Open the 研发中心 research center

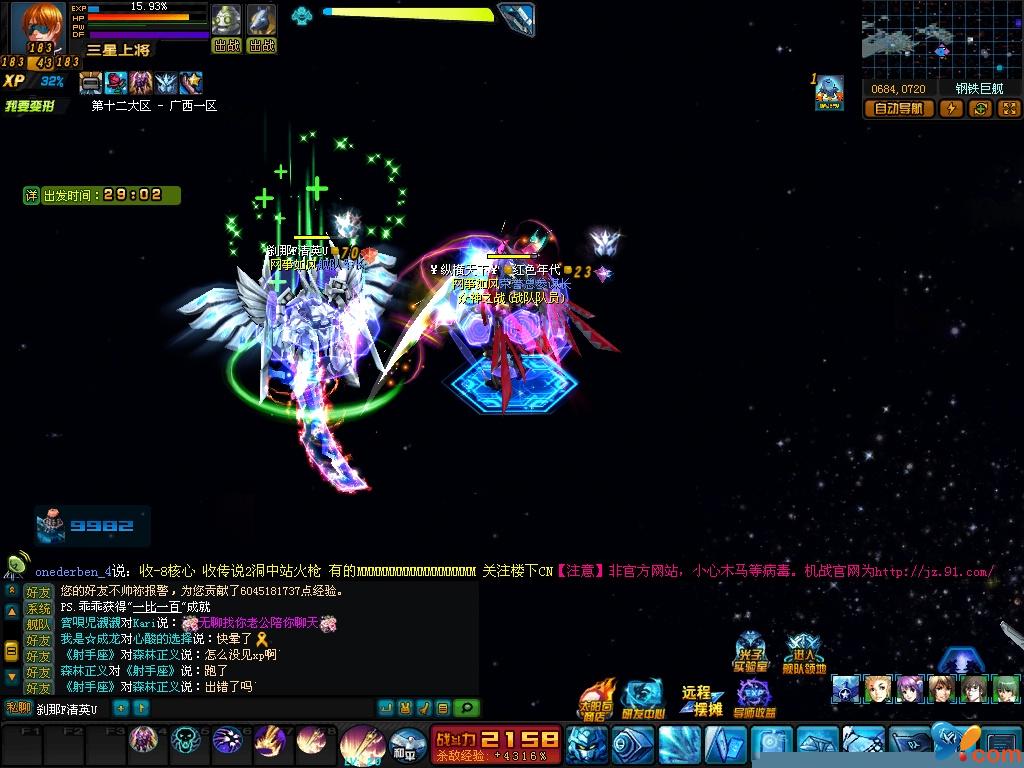(642, 700)
